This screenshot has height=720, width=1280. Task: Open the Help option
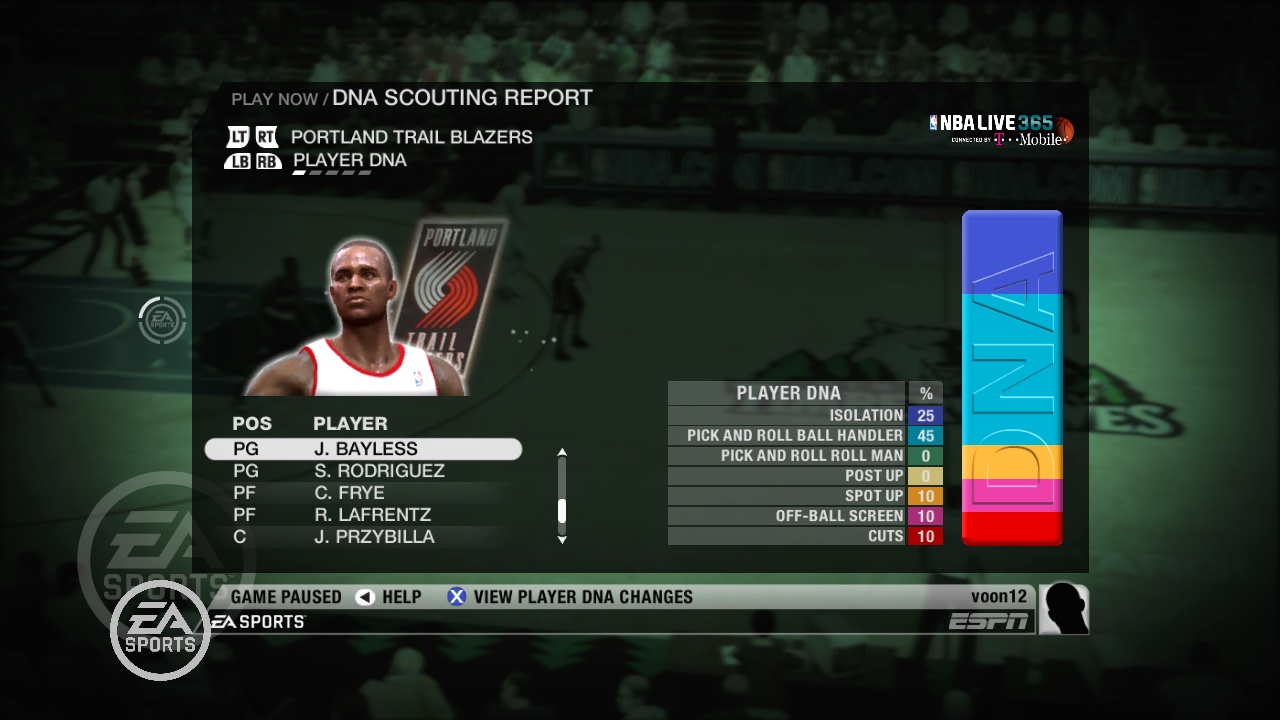[x=389, y=597]
